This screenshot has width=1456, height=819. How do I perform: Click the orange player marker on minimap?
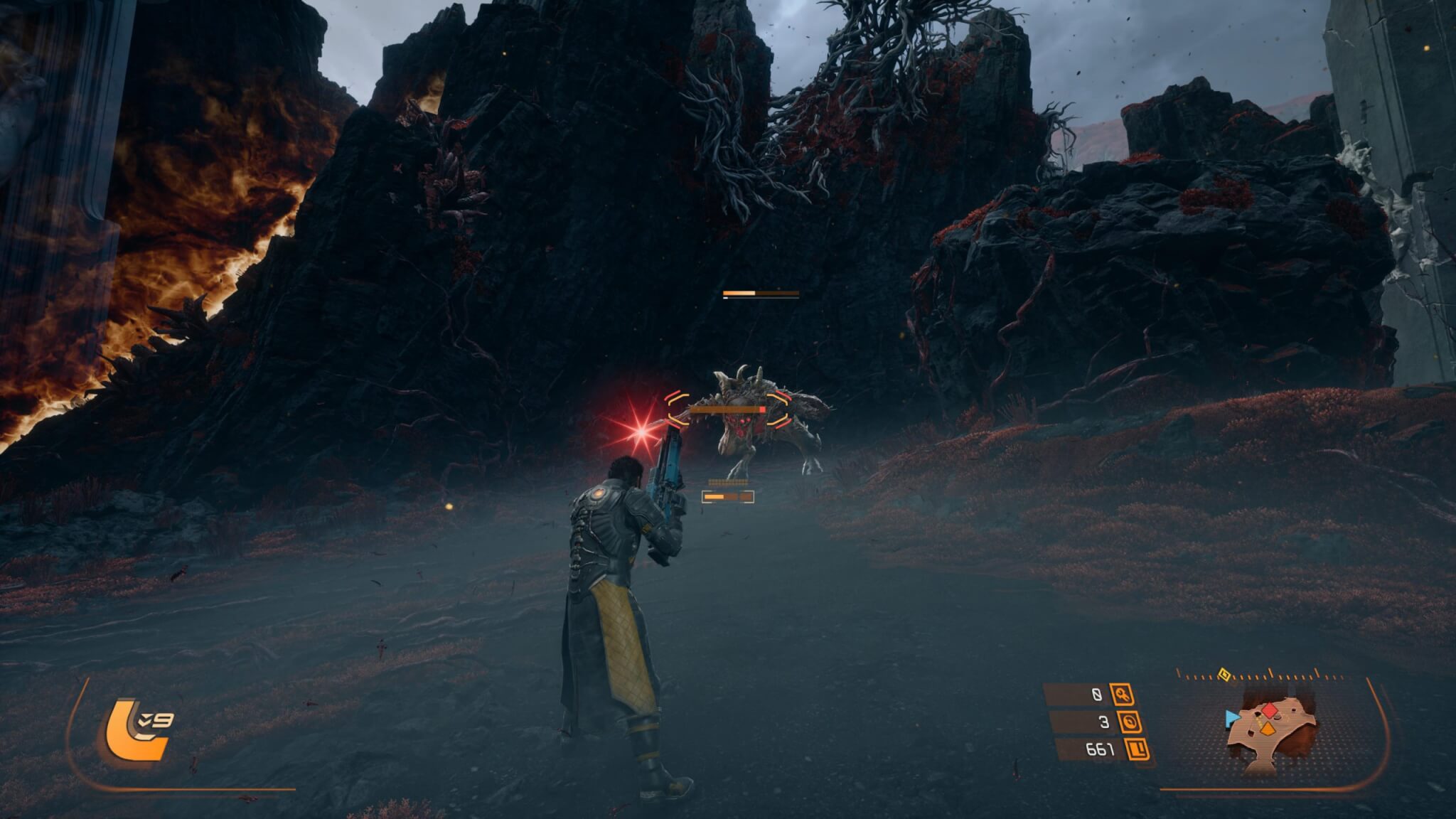point(1266,728)
